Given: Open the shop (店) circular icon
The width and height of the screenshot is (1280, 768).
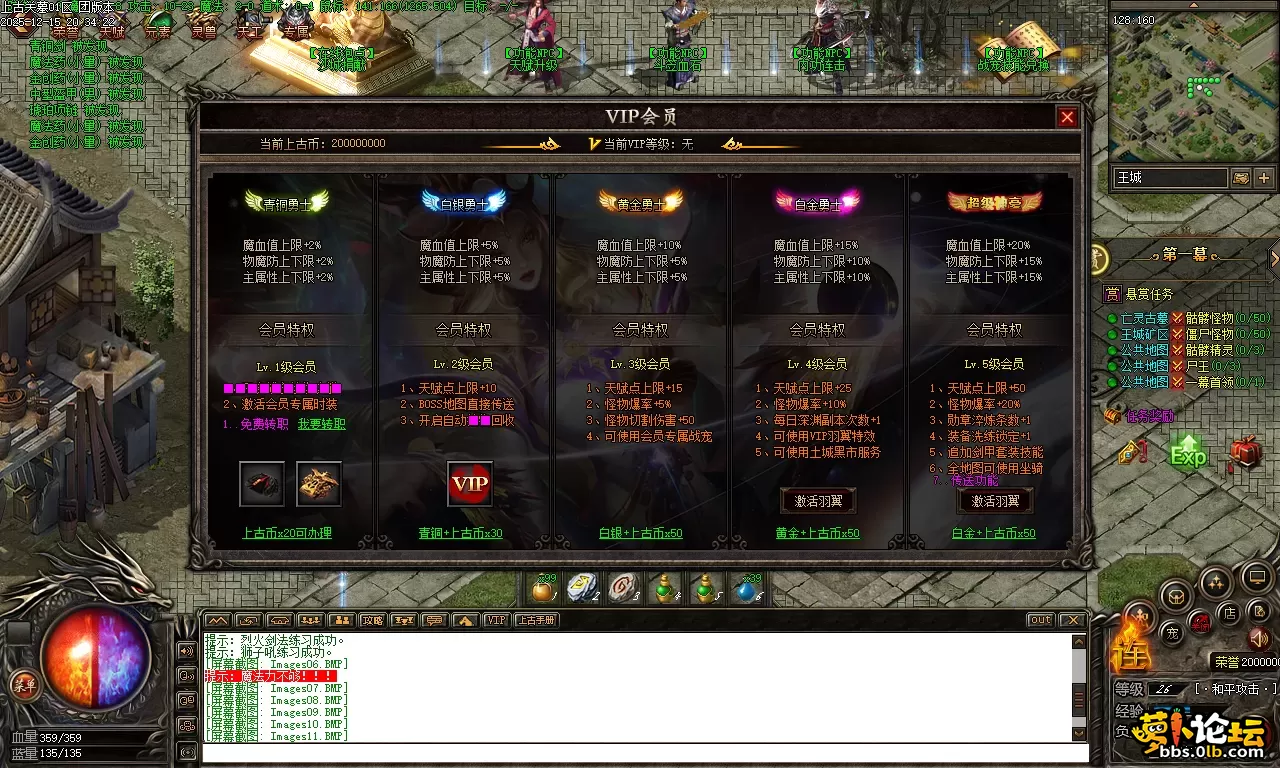Looking at the screenshot, I should (x=1230, y=613).
